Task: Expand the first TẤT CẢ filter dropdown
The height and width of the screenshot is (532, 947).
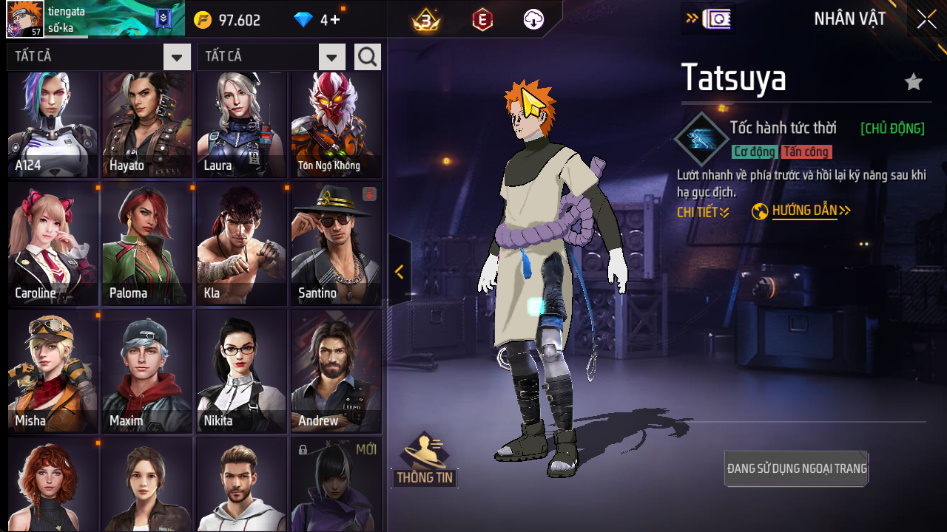Action: click(177, 57)
